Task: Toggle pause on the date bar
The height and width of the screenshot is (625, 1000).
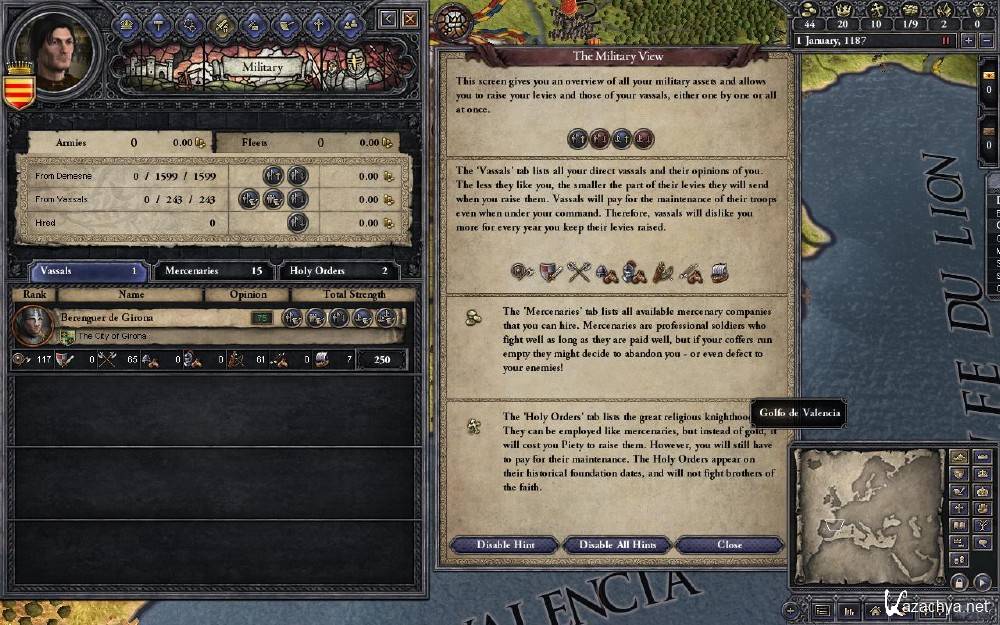Action: (945, 41)
